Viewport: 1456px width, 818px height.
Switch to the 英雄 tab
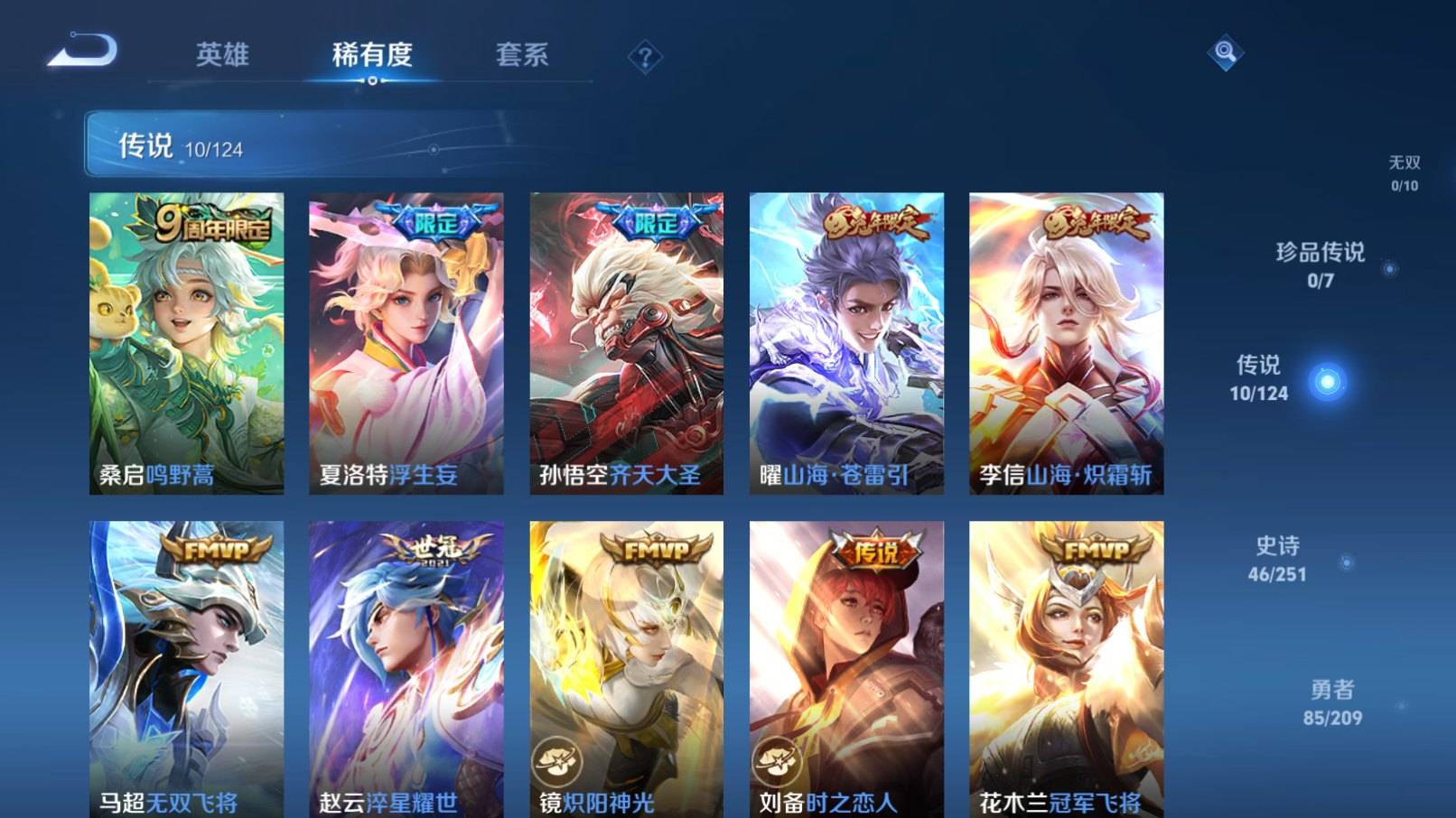click(221, 56)
